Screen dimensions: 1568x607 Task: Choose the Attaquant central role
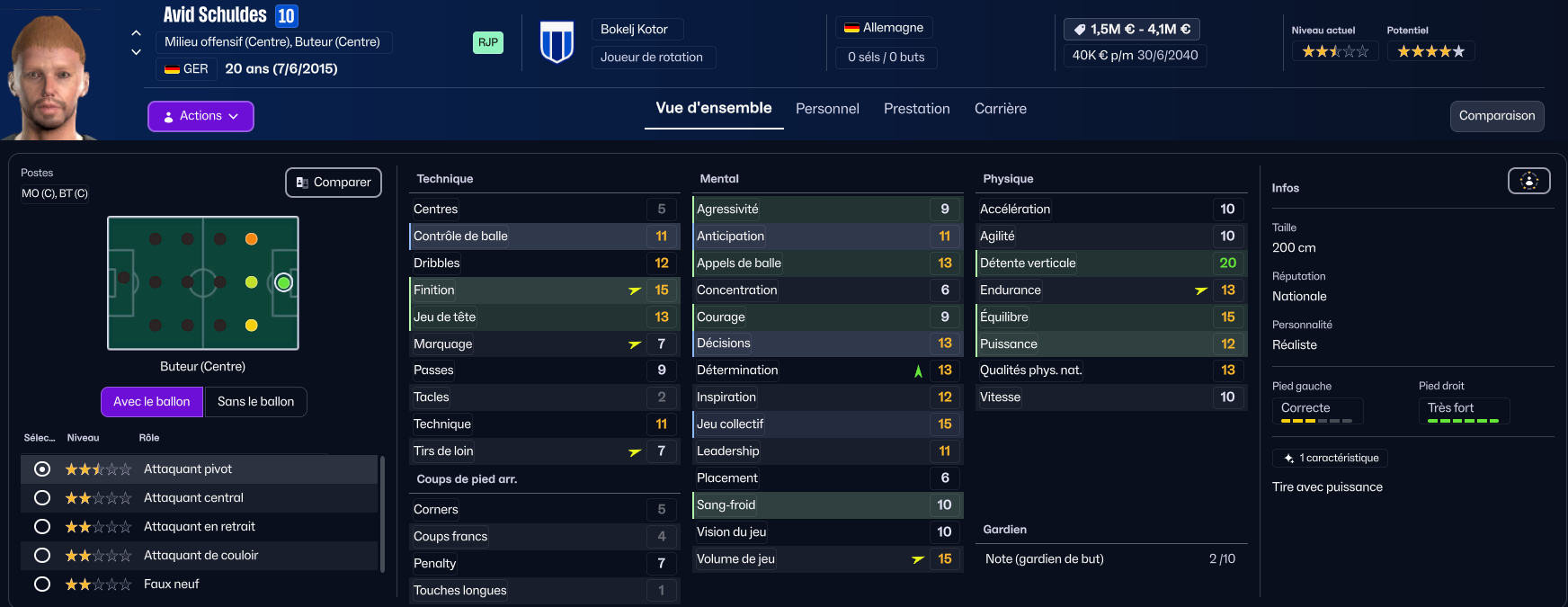(42, 497)
